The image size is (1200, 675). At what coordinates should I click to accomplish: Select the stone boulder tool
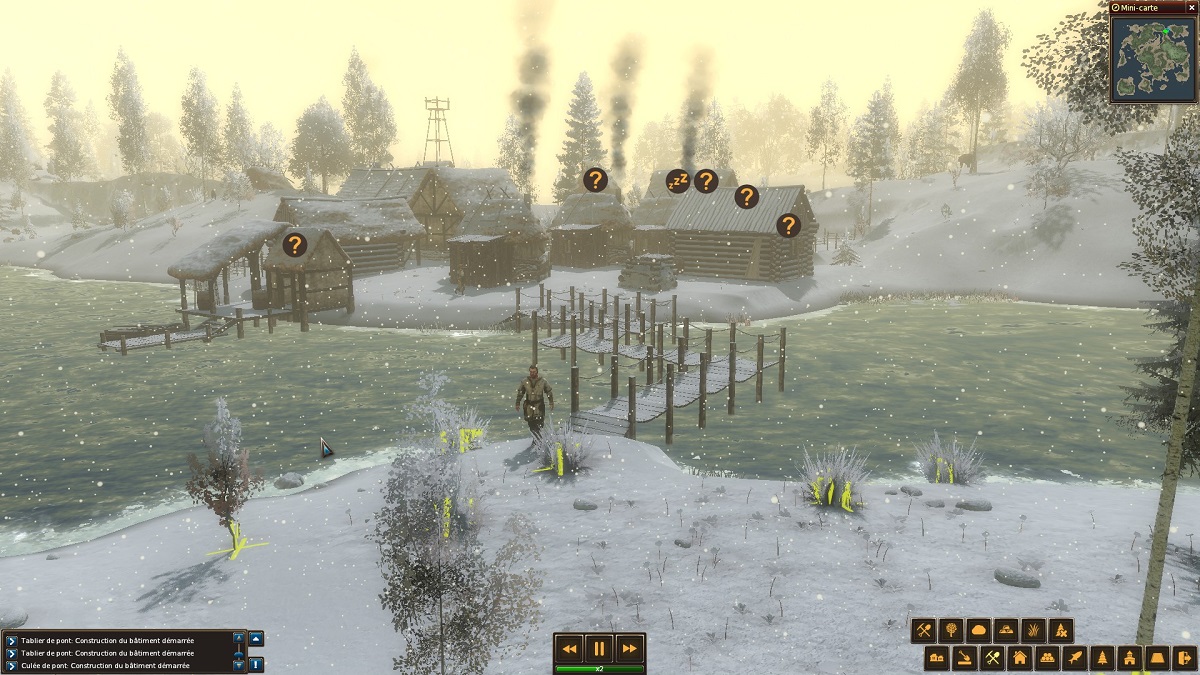[978, 631]
